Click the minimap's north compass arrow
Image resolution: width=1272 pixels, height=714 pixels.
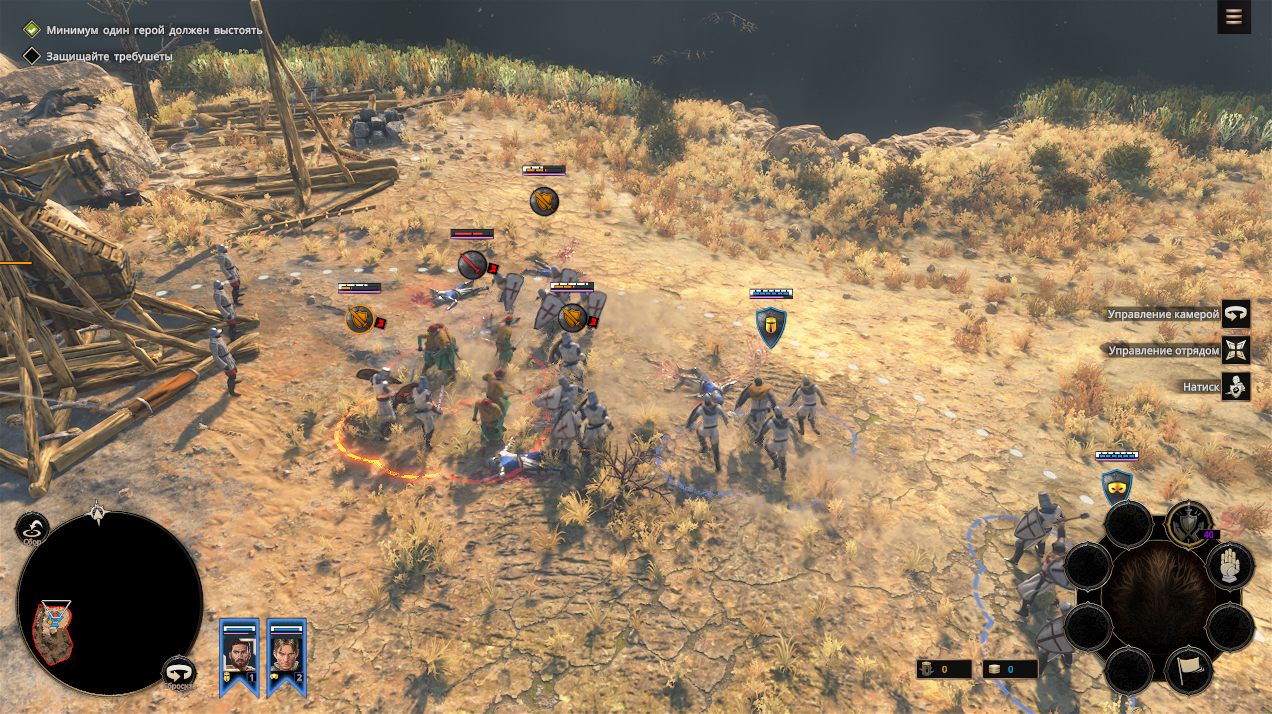[x=97, y=512]
